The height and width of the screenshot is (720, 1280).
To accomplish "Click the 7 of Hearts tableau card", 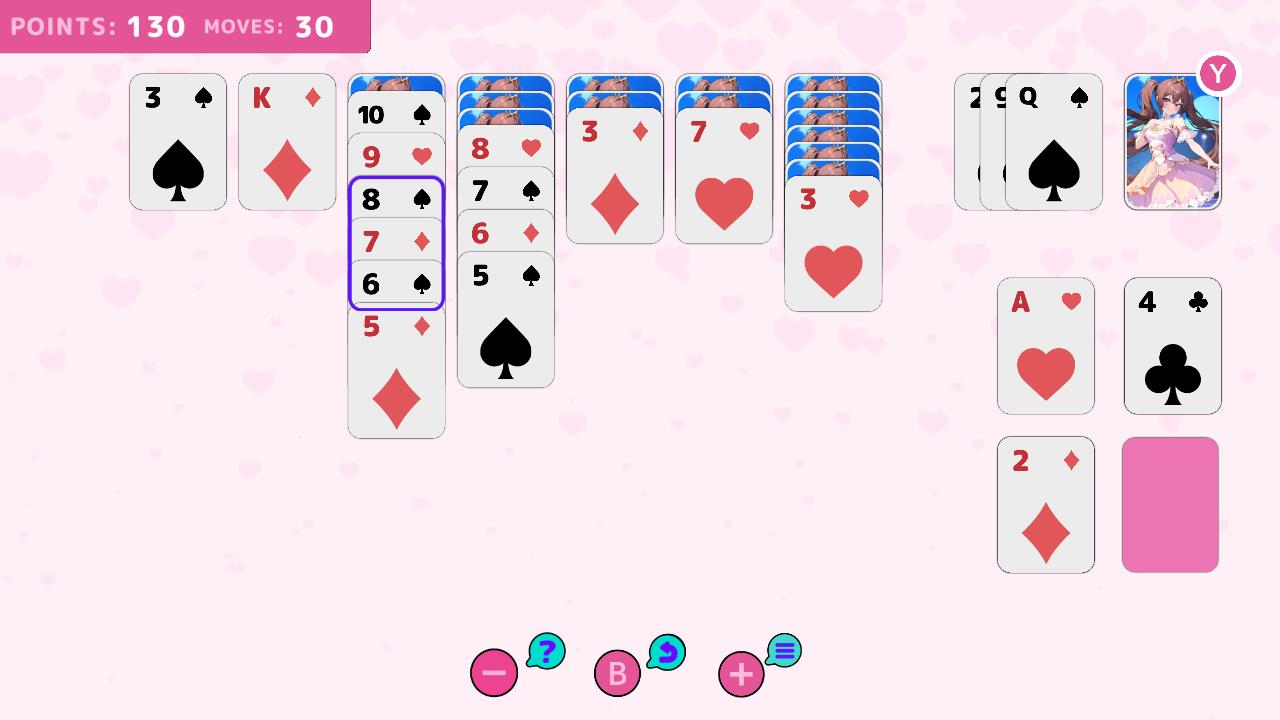I will pos(723,180).
